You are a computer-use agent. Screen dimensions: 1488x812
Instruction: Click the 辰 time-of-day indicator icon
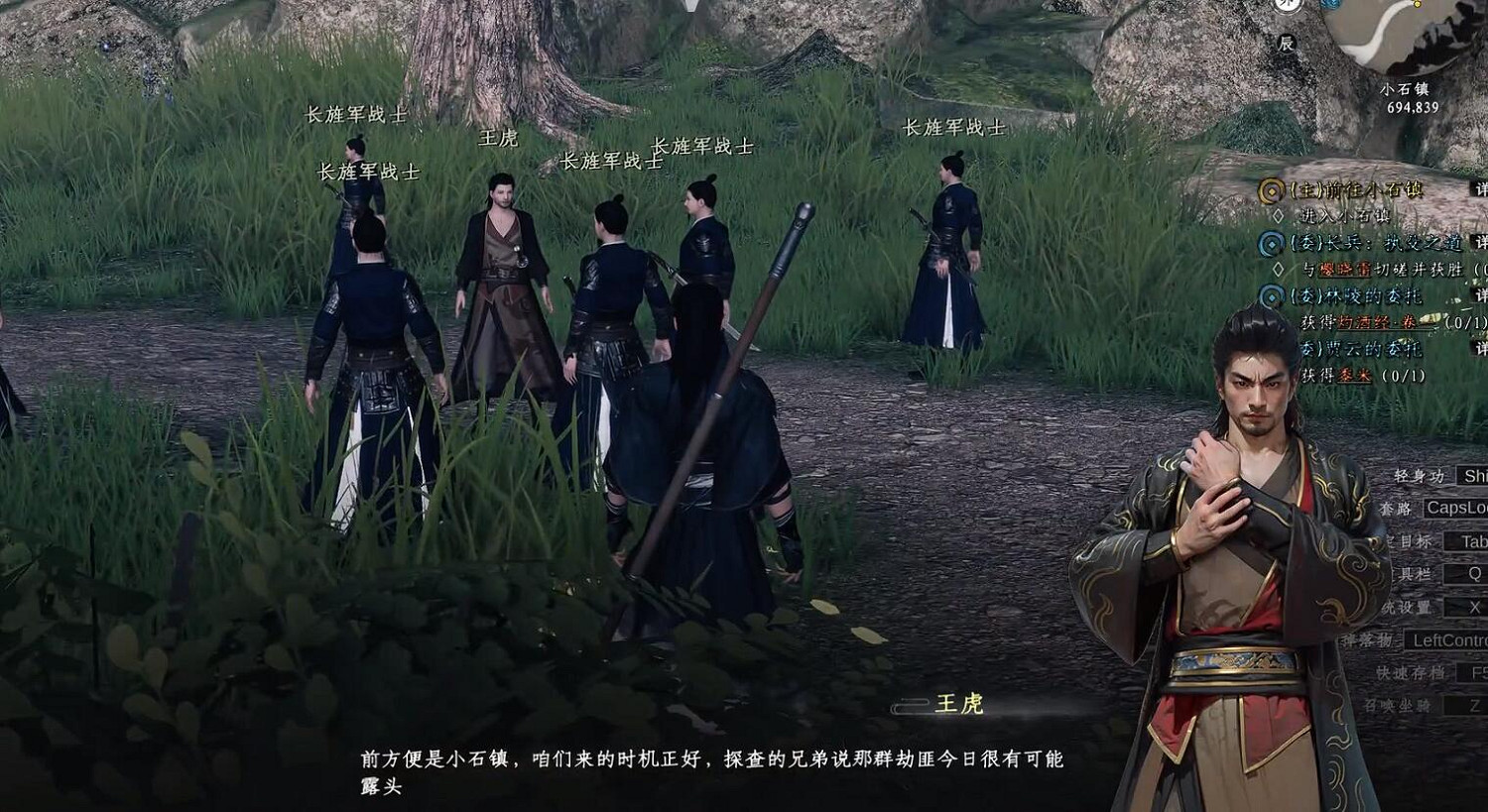tap(1288, 44)
